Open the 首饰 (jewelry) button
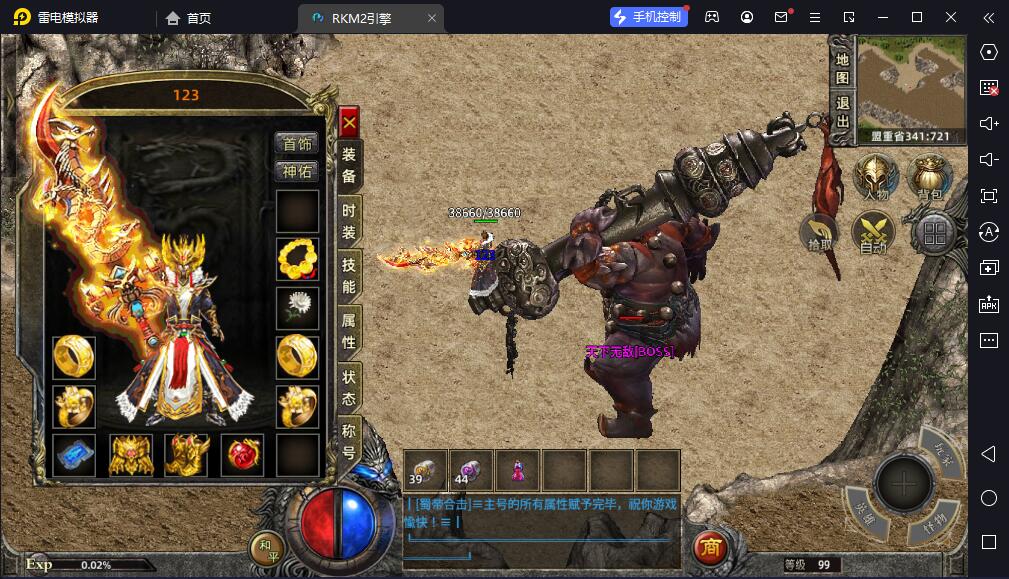Viewport: 1009px width, 579px height. tap(297, 144)
